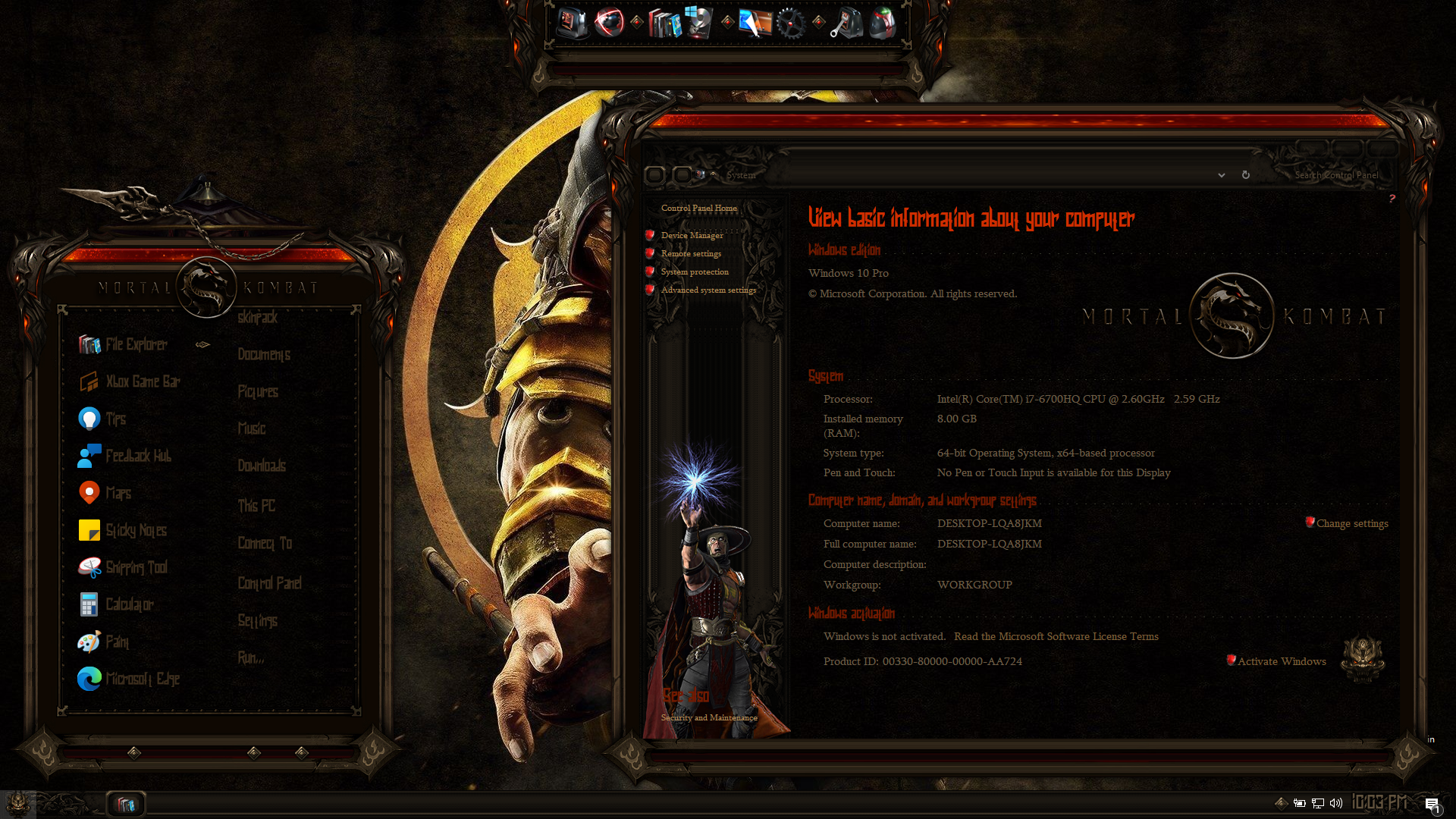Screen dimensions: 1456x819
Task: Open the notification center icon
Action: click(x=1432, y=804)
